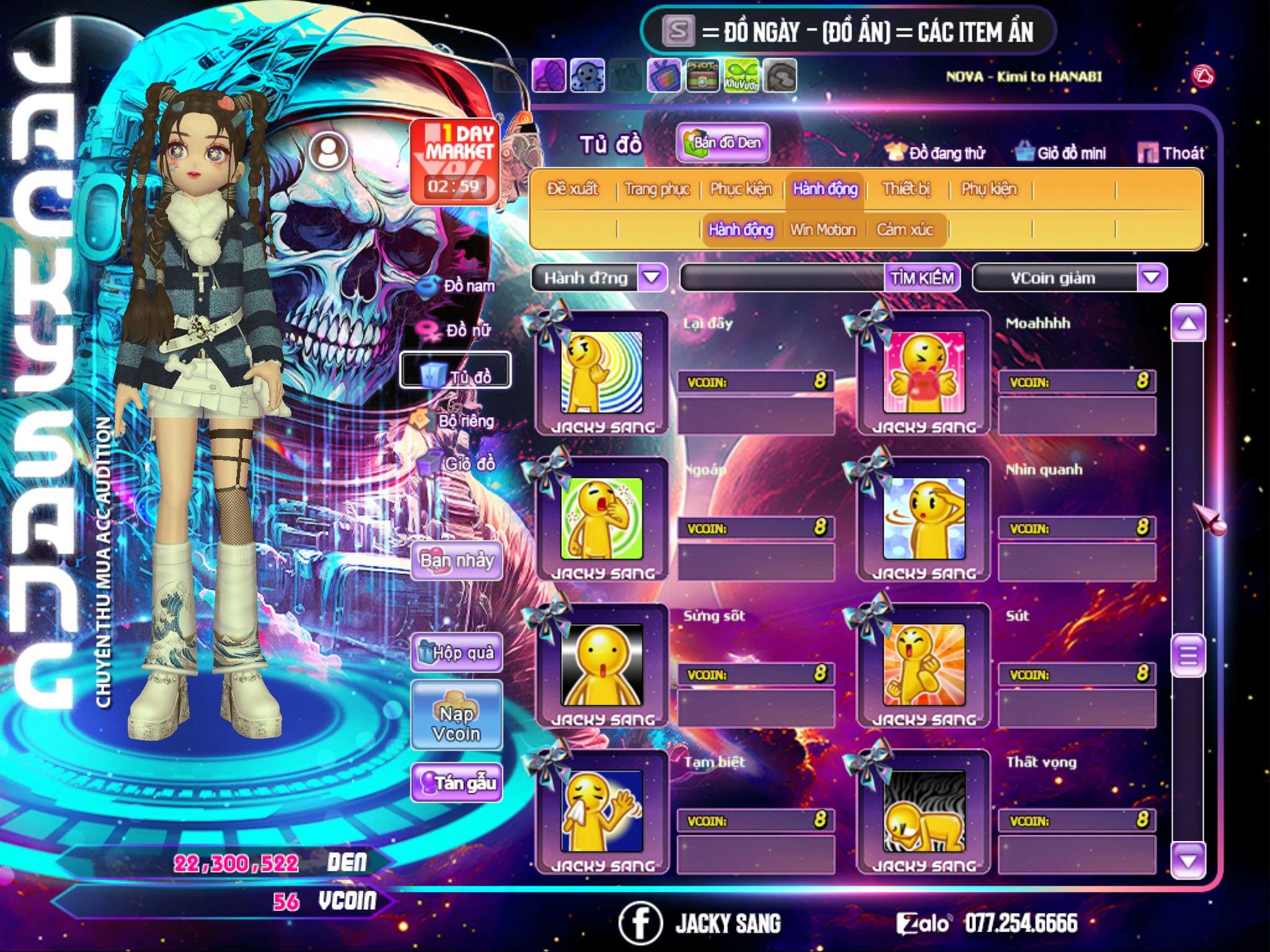This screenshot has height=952, width=1270.
Task: Select the Phục kiện category tab
Action: point(741,189)
